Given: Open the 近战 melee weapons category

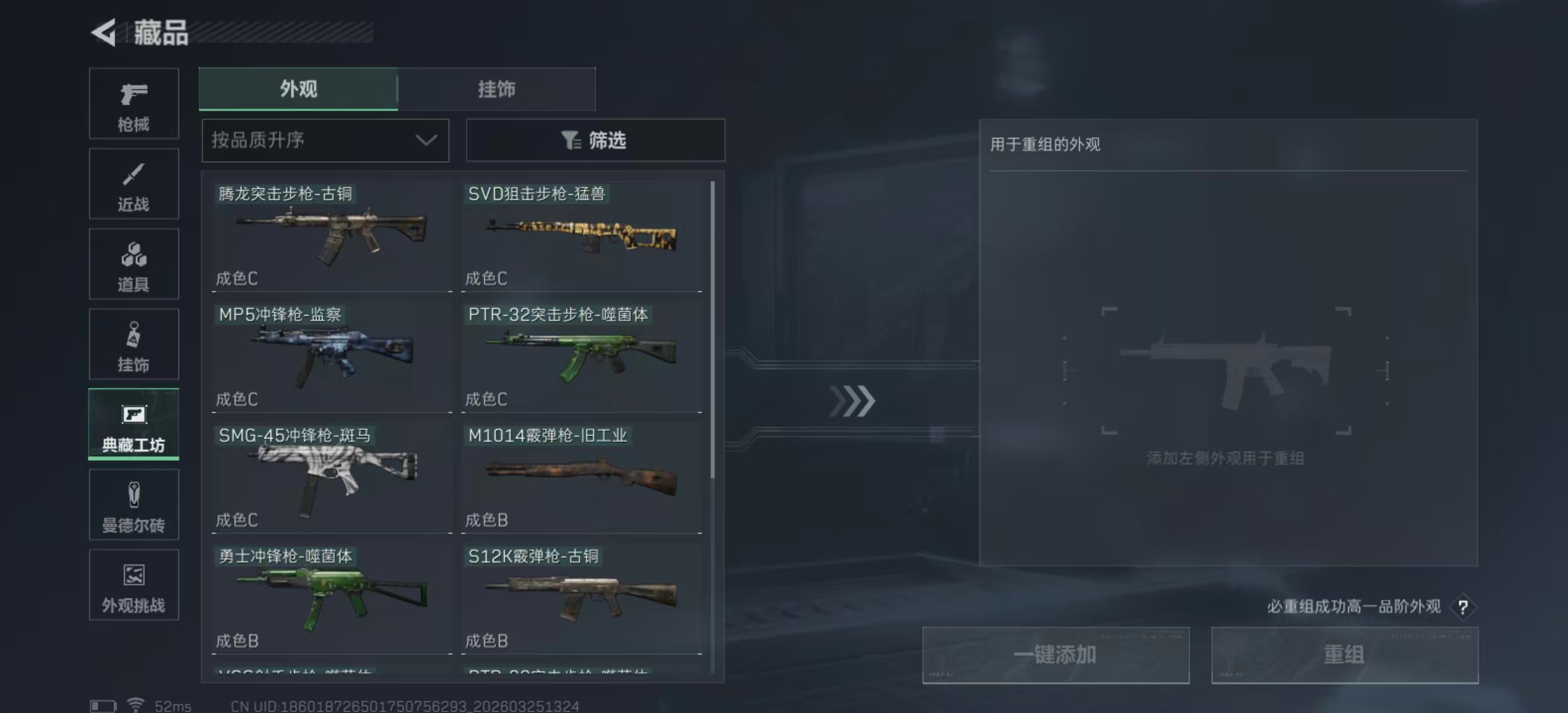Looking at the screenshot, I should (133, 184).
